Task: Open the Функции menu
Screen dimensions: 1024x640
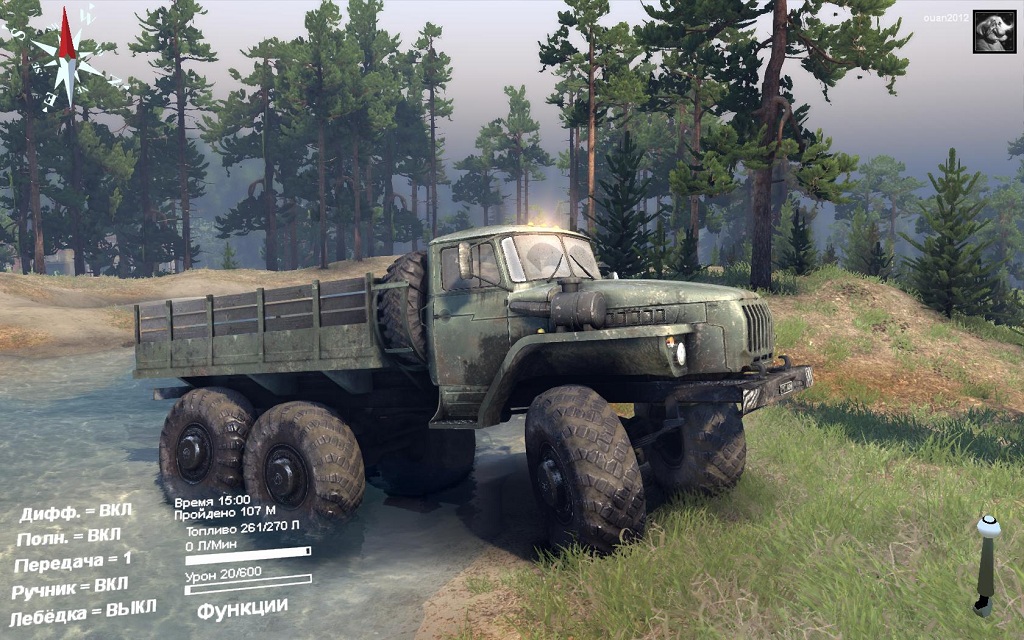Action: [x=242, y=607]
